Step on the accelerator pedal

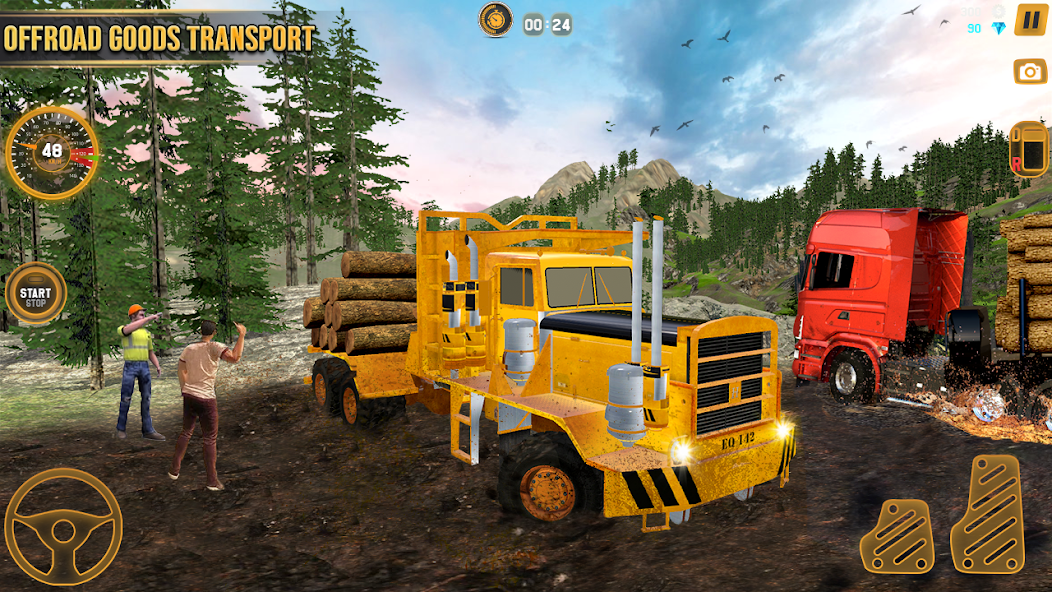coord(987,514)
